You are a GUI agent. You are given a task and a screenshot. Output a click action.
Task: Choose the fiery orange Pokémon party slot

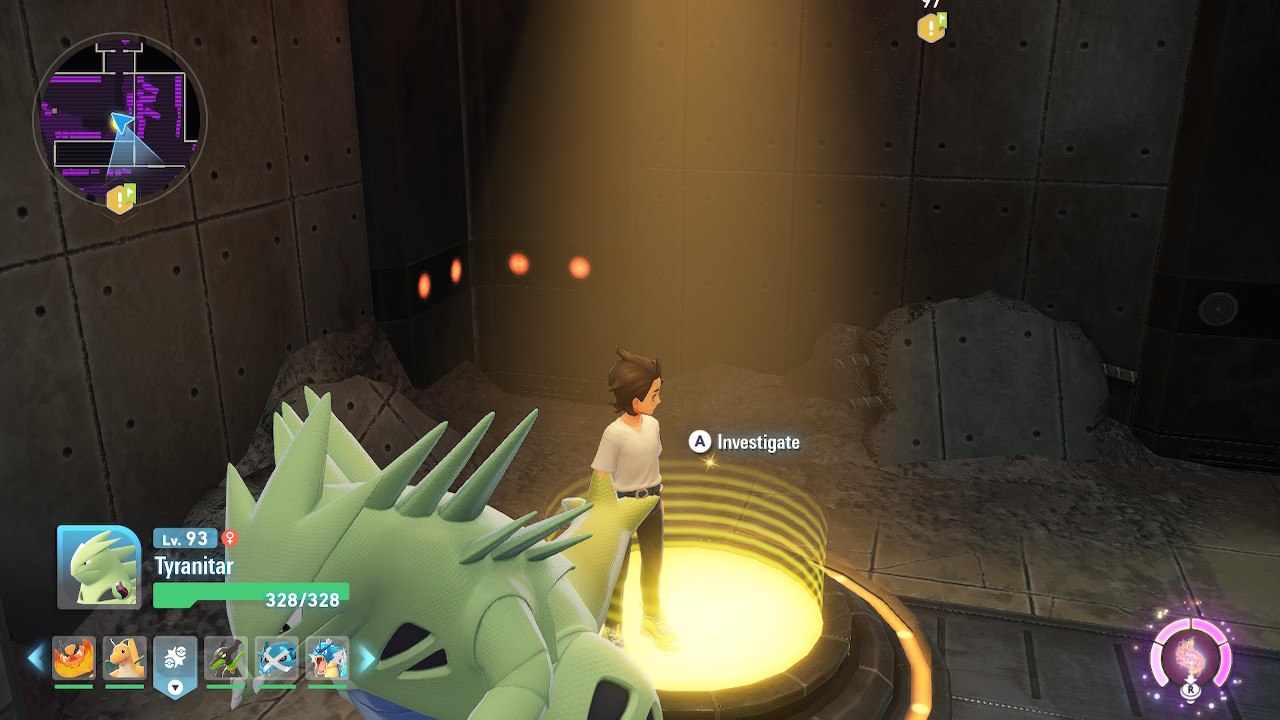pyautogui.click(x=74, y=659)
